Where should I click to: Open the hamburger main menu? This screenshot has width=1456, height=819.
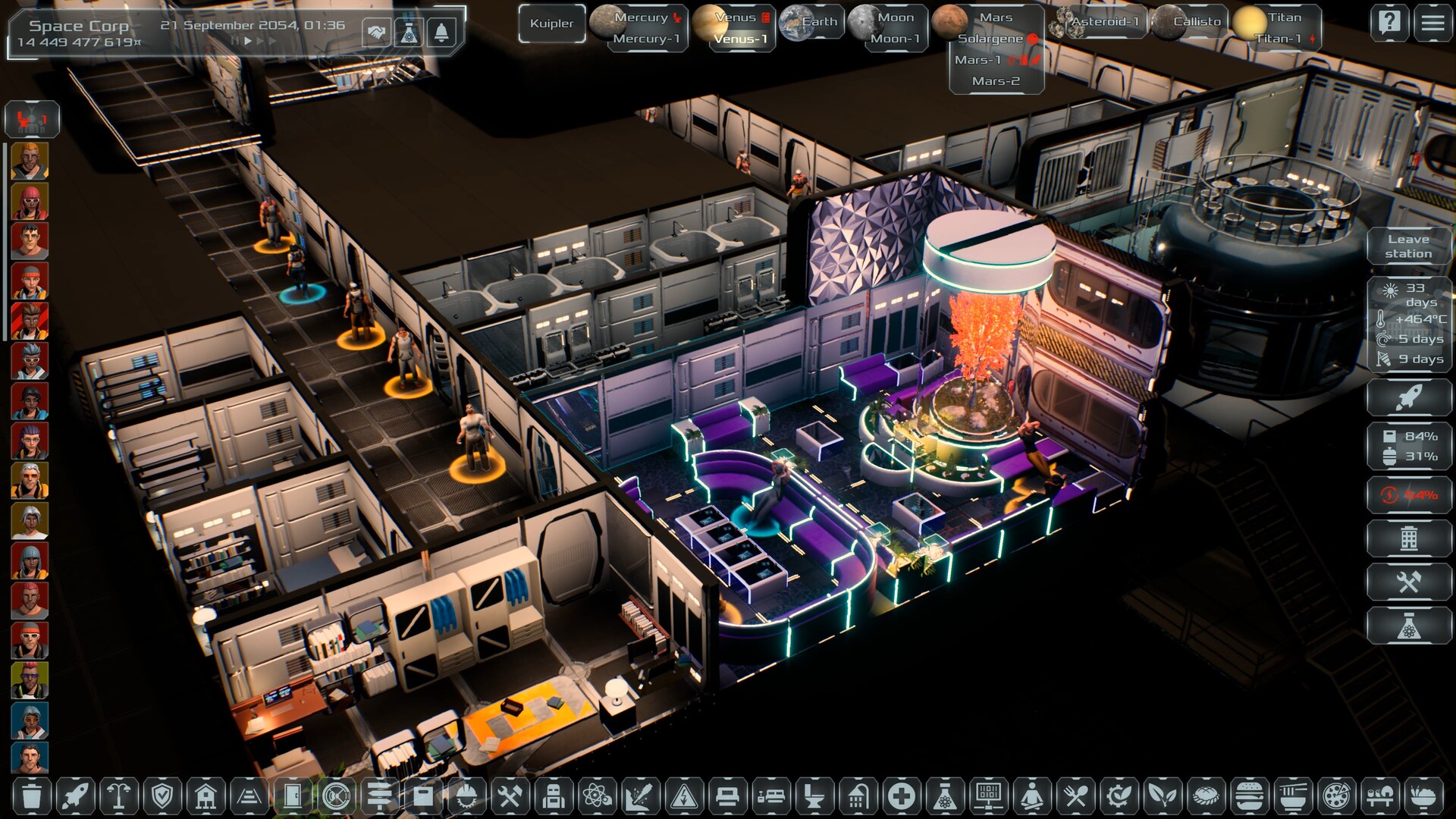(1432, 23)
